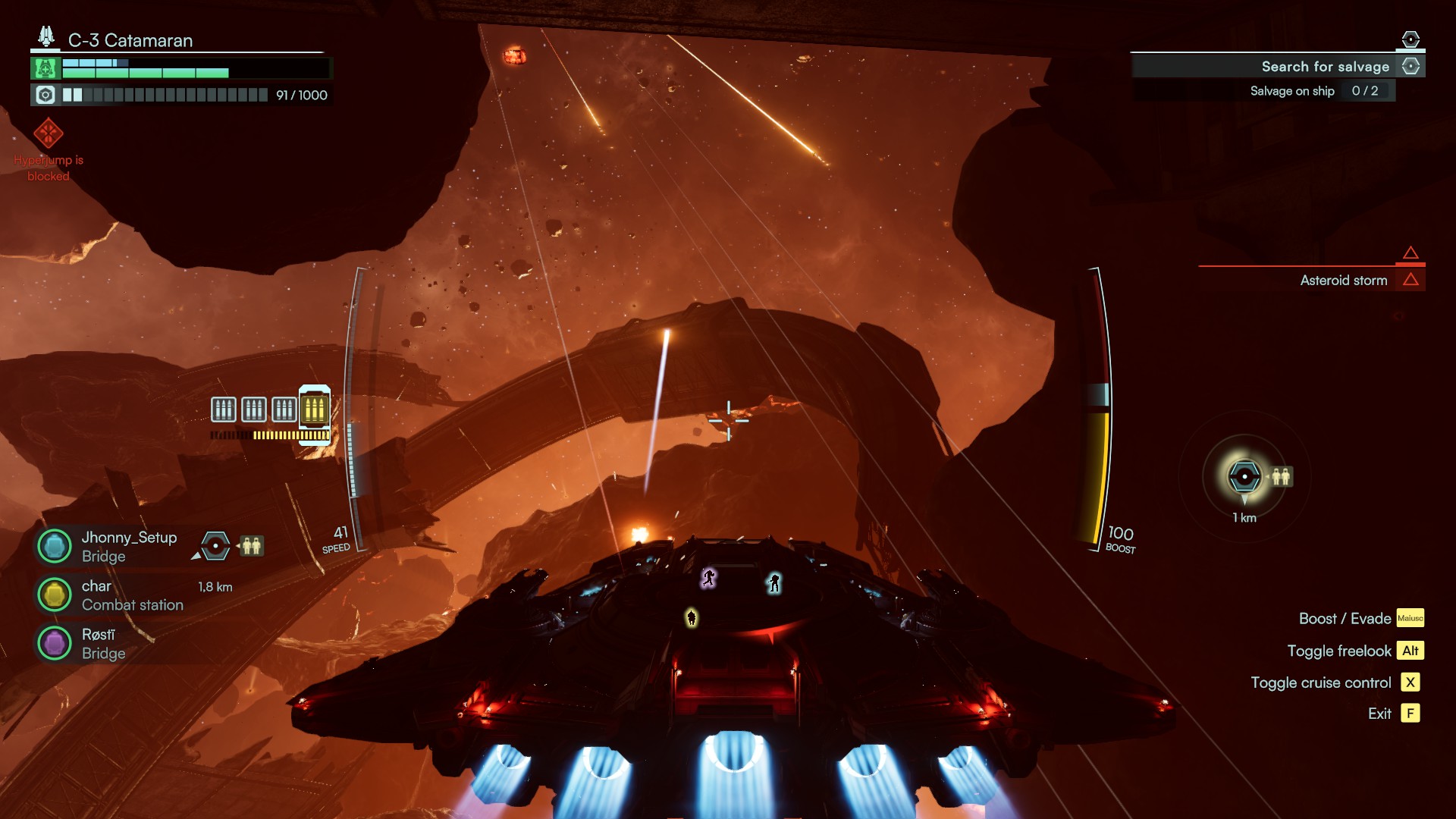Choose the Røstí crew portrait
Screen dimensions: 1456x819
pyautogui.click(x=55, y=643)
